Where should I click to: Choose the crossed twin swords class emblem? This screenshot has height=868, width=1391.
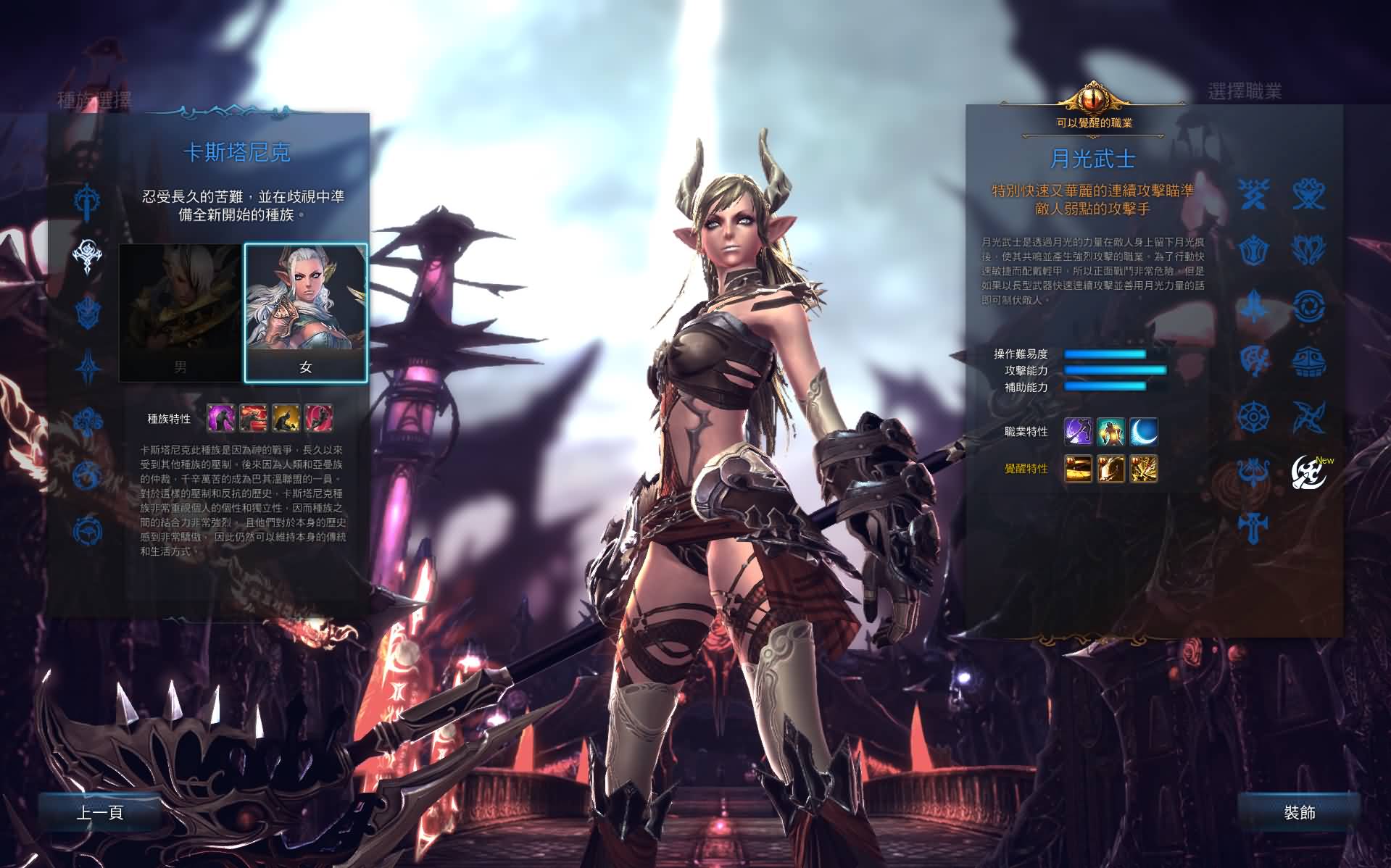coord(1253,194)
